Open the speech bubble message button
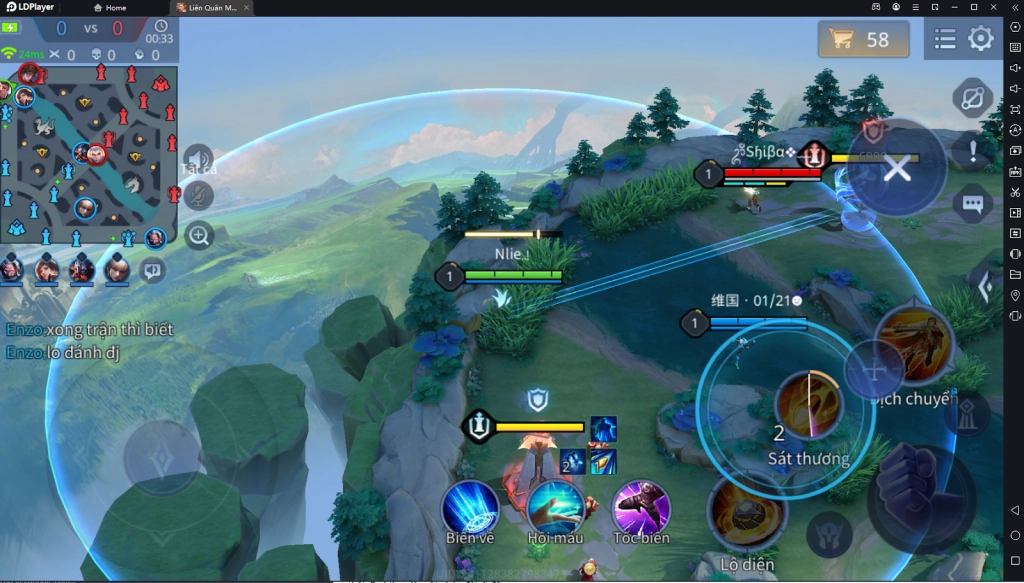This screenshot has height=583, width=1024. [973, 203]
